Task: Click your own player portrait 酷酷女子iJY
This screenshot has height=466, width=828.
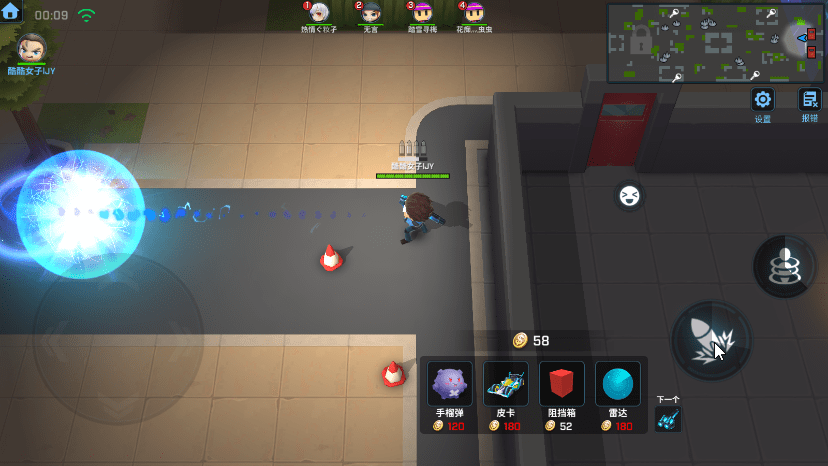Action: [x=31, y=47]
